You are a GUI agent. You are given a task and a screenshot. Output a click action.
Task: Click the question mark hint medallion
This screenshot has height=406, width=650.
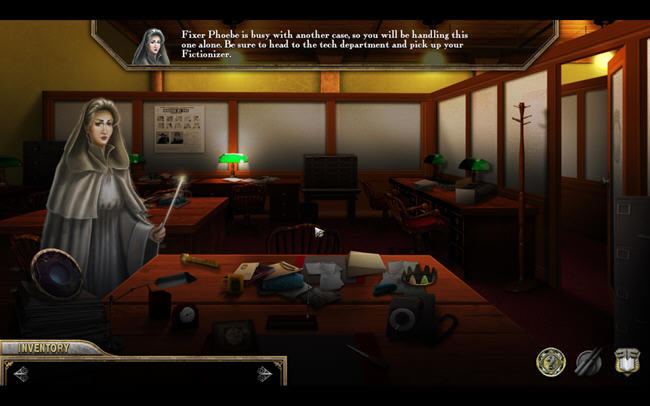(550, 362)
